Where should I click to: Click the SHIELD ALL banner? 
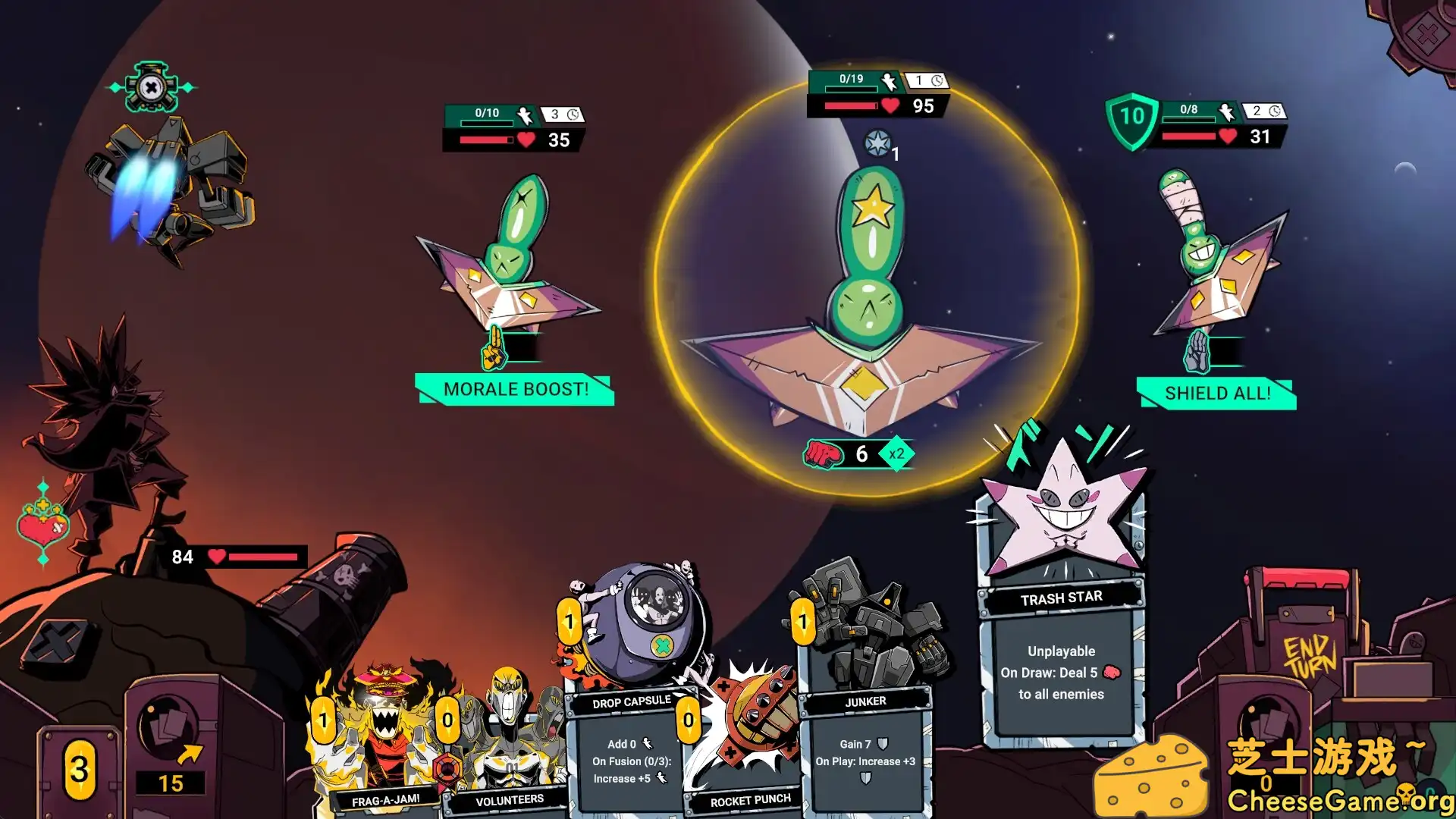(1216, 394)
